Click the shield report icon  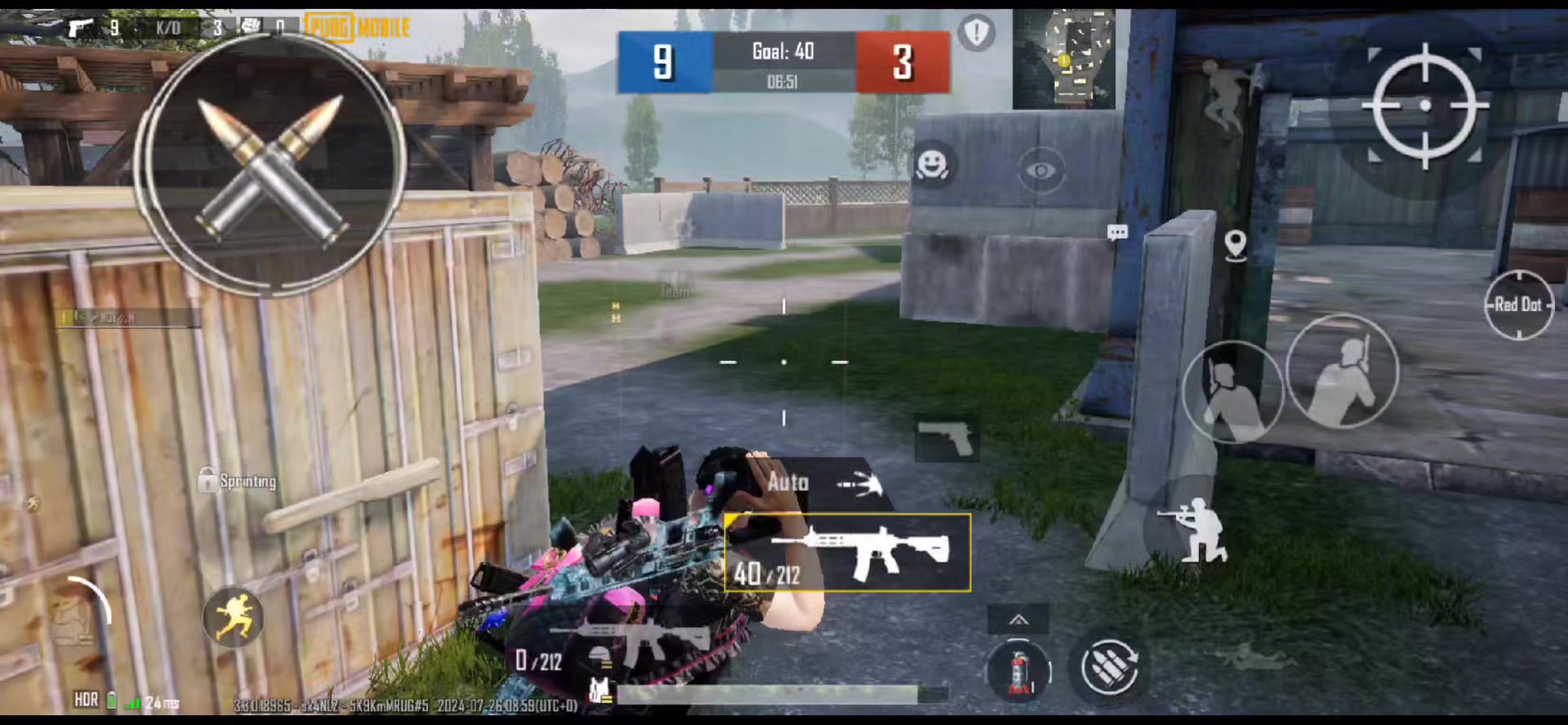pyautogui.click(x=976, y=33)
